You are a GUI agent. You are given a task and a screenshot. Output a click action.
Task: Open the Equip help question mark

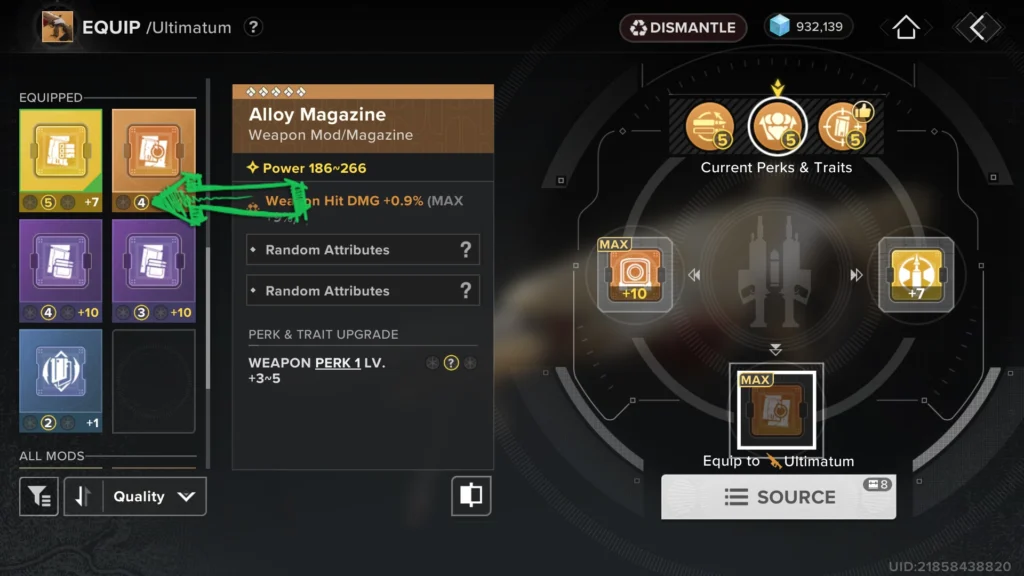[x=253, y=27]
